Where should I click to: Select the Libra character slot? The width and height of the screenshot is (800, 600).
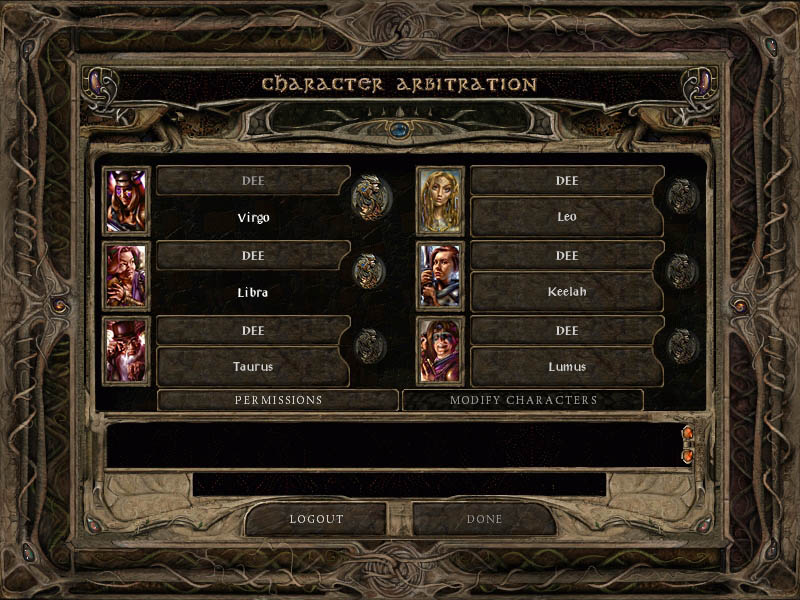[253, 292]
